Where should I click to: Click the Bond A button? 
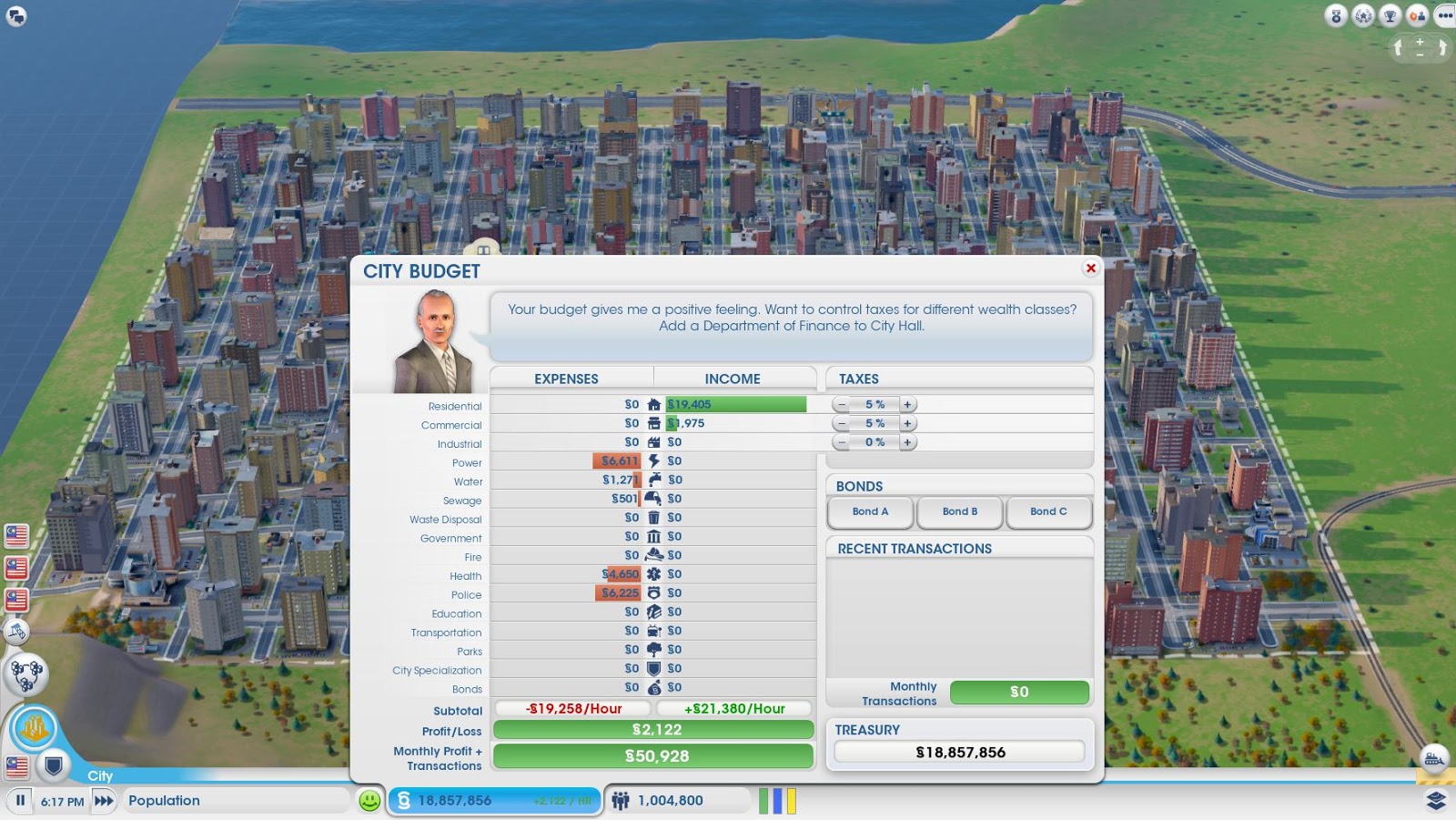click(869, 512)
